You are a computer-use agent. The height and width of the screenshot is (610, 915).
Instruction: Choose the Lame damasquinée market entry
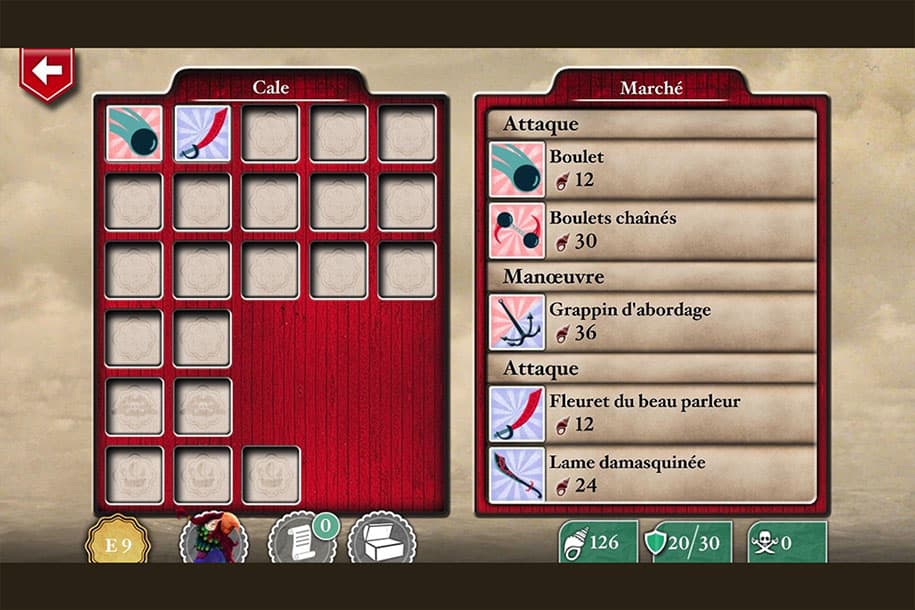click(x=652, y=474)
